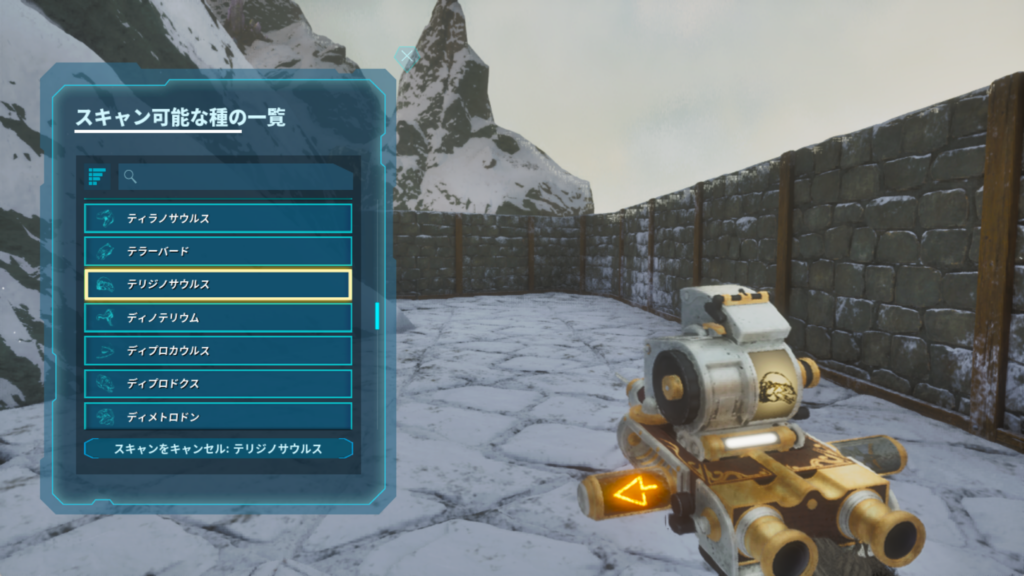The width and height of the screenshot is (1024, 576).
Task: Select the ディプロカウルス entry
Action: point(218,351)
